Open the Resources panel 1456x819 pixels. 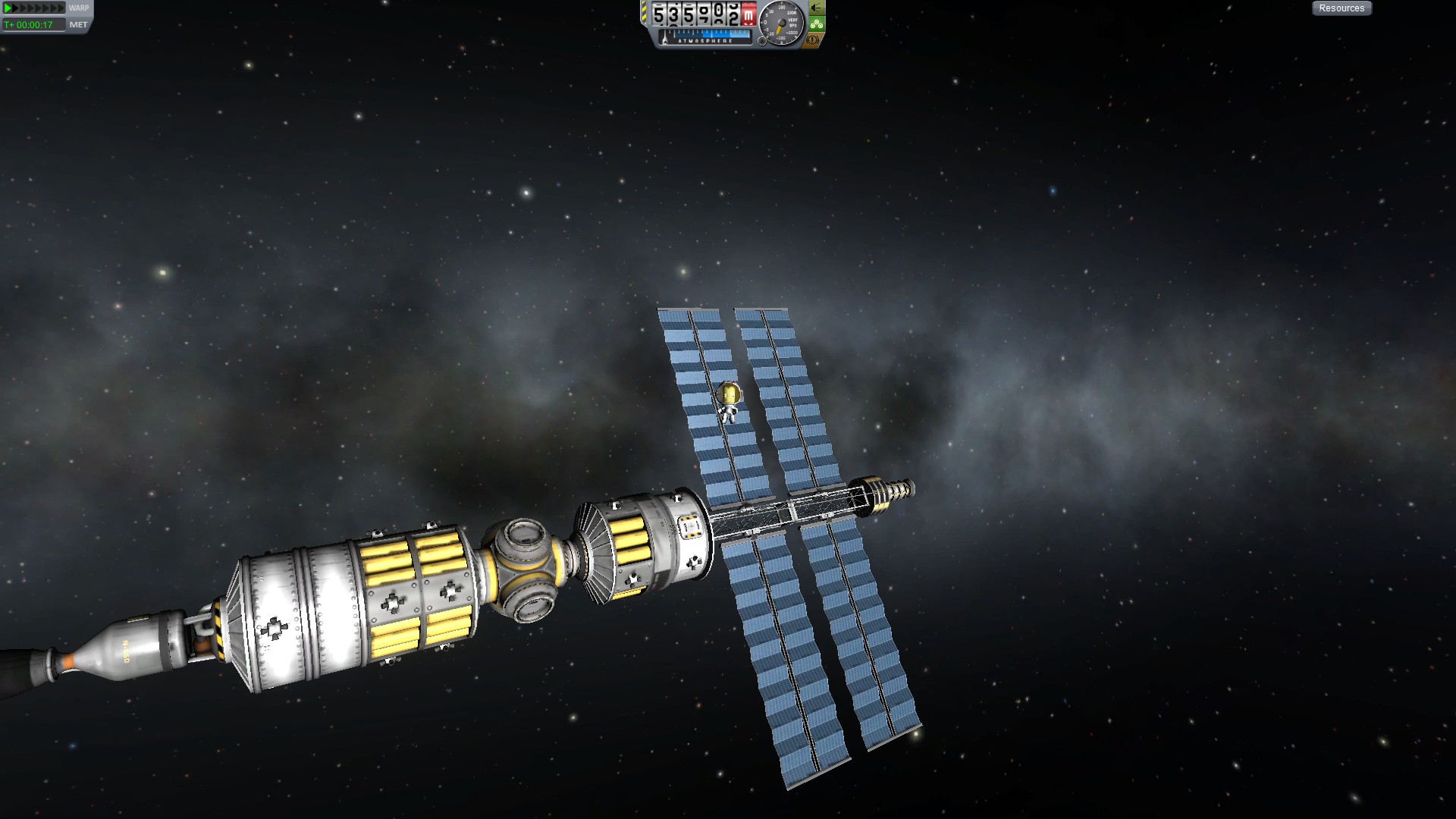click(x=1341, y=8)
